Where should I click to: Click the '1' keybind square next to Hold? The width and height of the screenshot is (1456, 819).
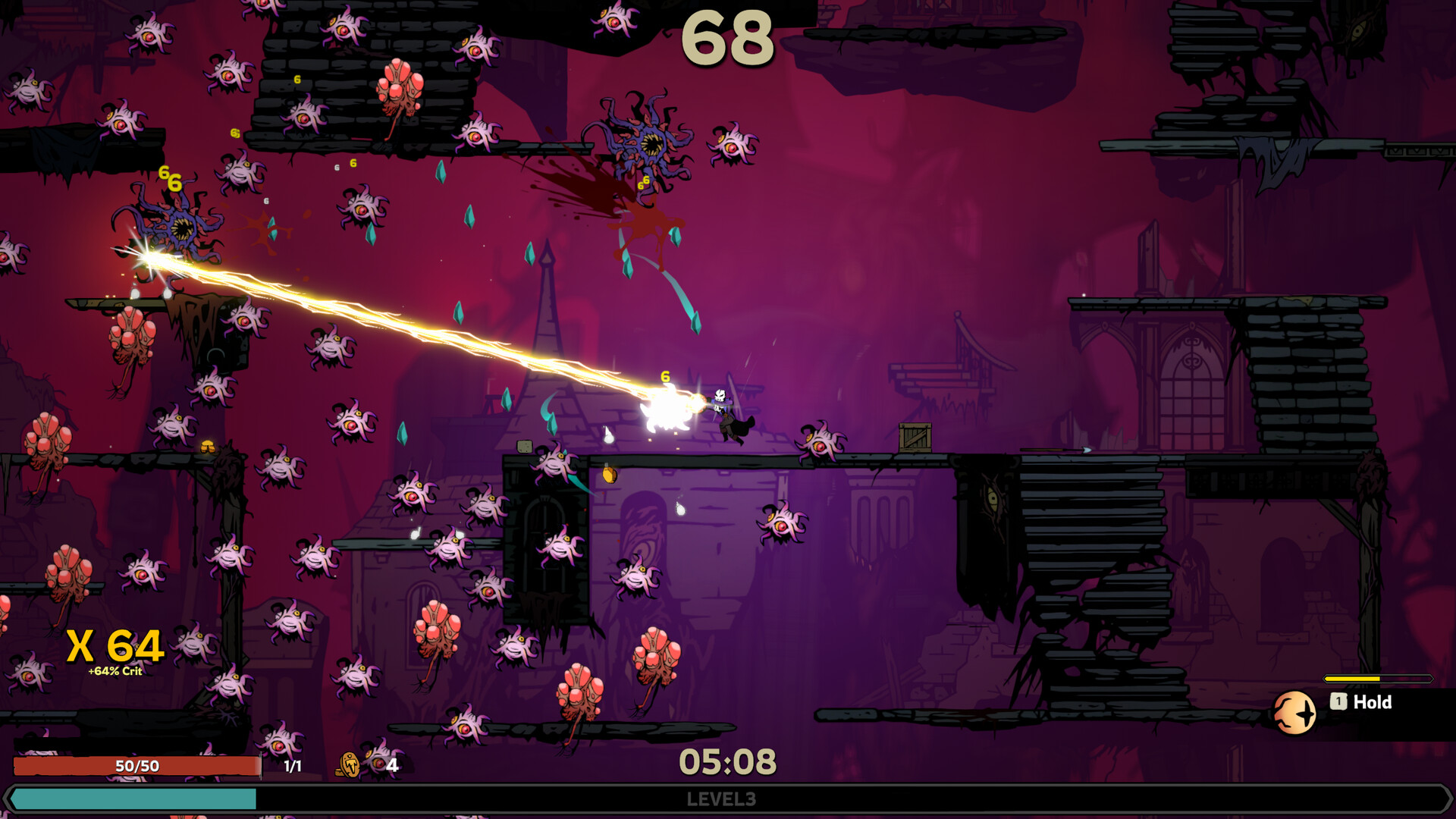pos(1339,702)
